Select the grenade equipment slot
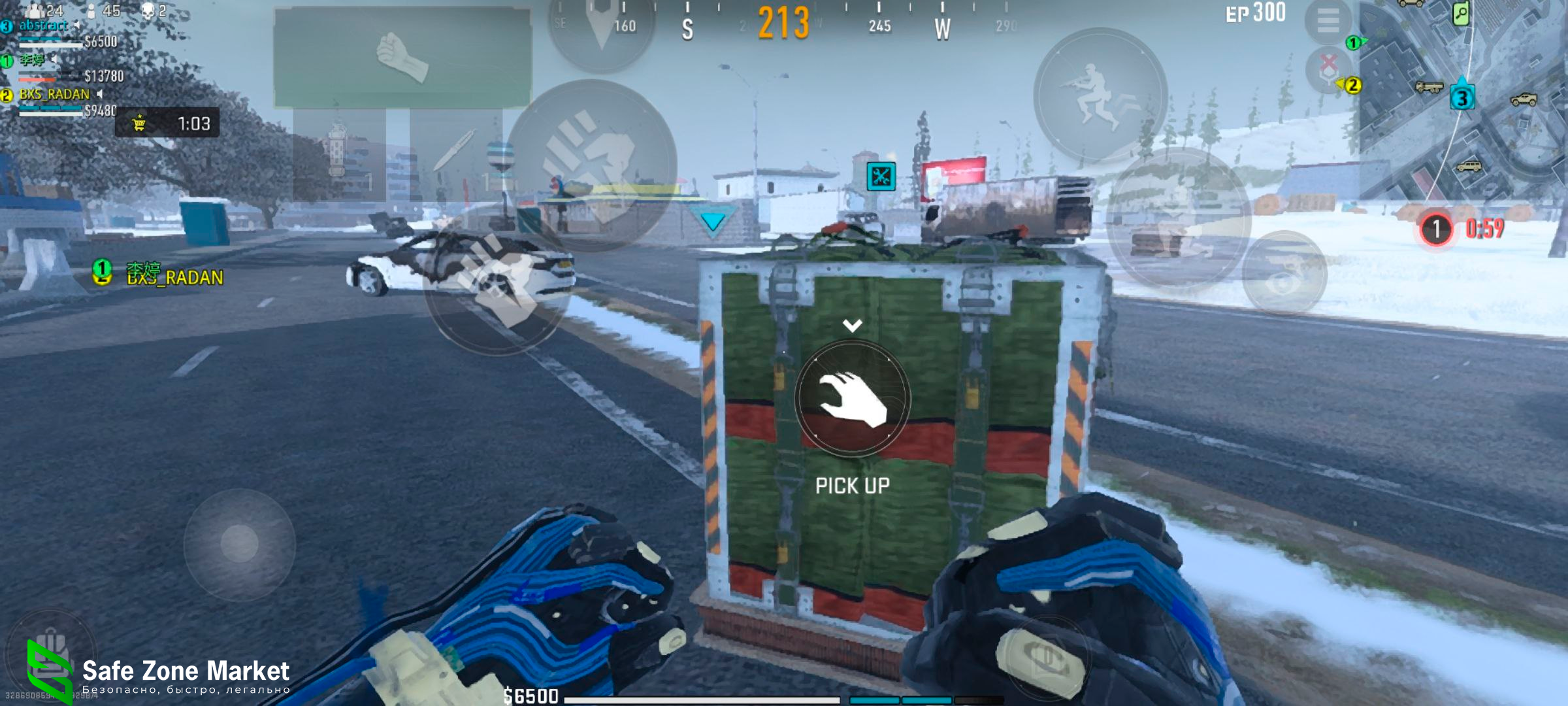The image size is (1568, 706). coord(338,154)
